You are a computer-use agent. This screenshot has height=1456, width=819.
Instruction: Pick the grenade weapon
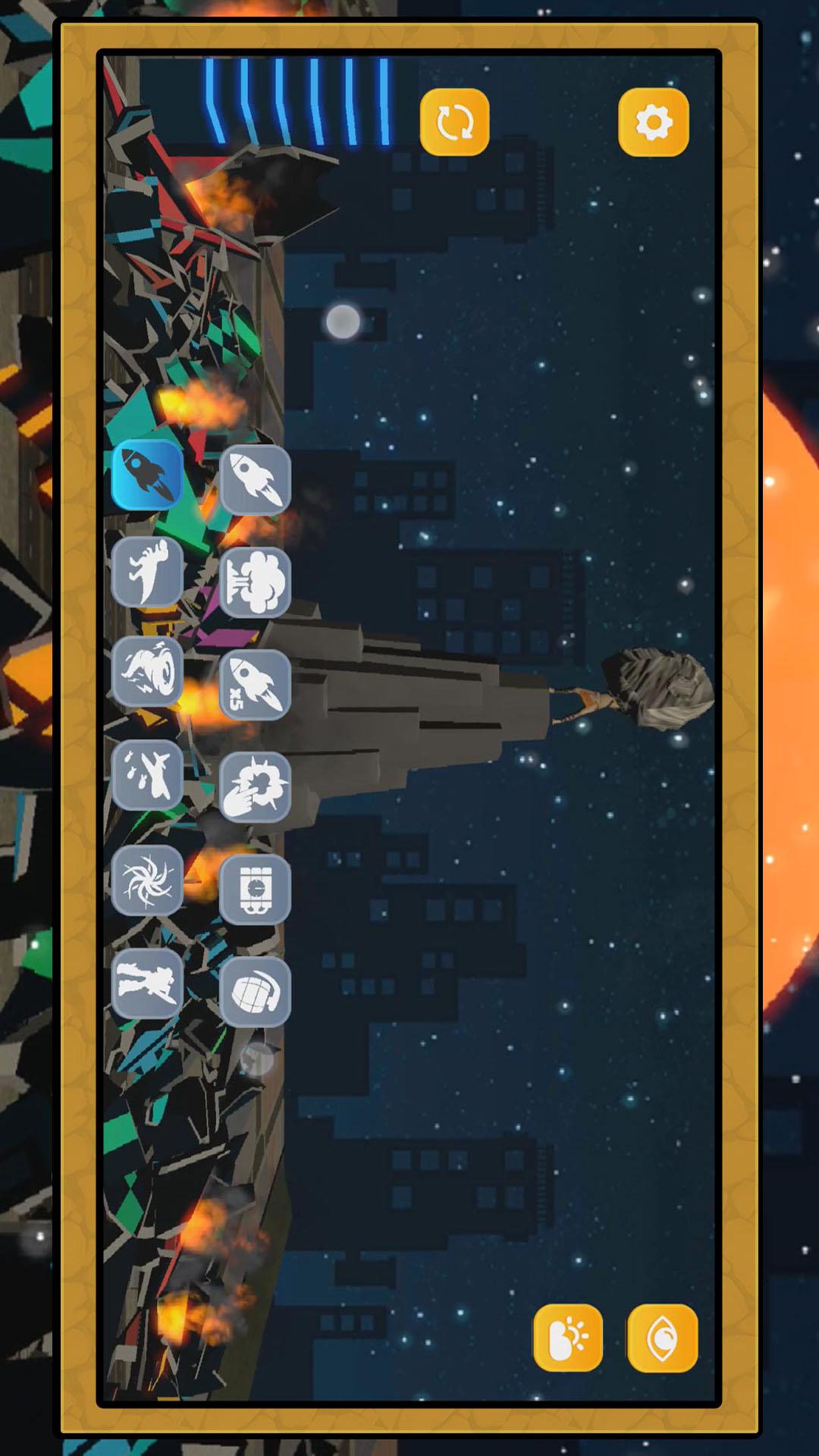pos(255,992)
